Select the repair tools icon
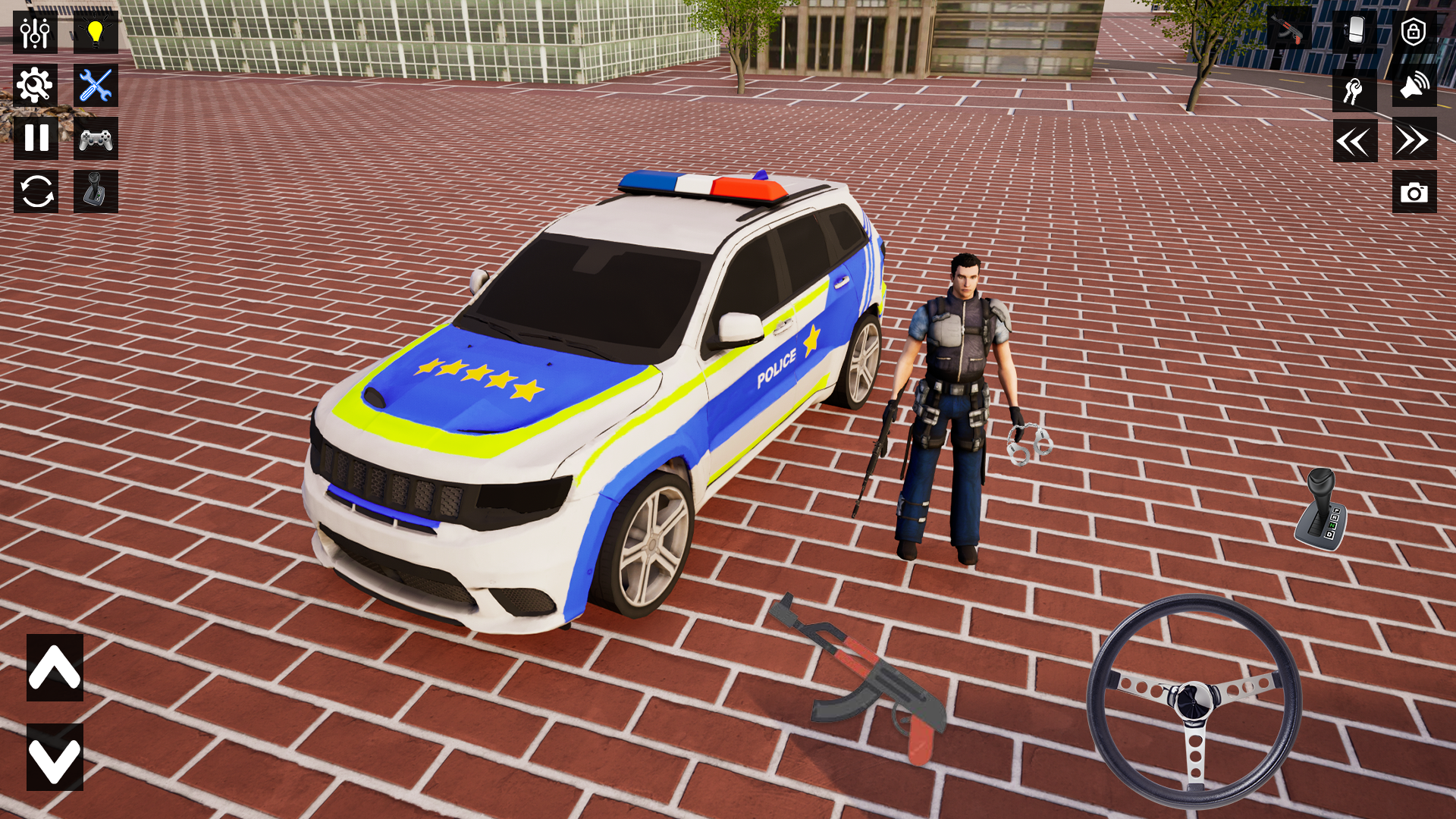Viewport: 1456px width, 819px height. coord(94,85)
